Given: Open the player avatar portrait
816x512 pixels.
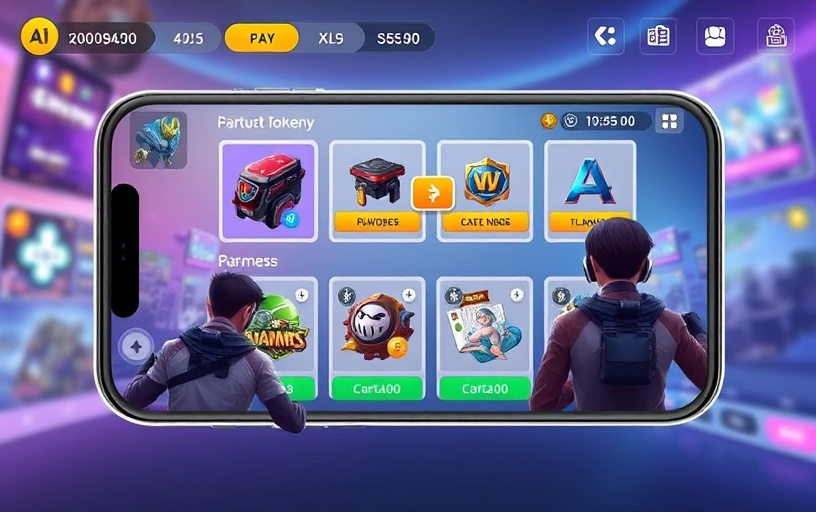Looking at the screenshot, I should pyautogui.click(x=158, y=140).
